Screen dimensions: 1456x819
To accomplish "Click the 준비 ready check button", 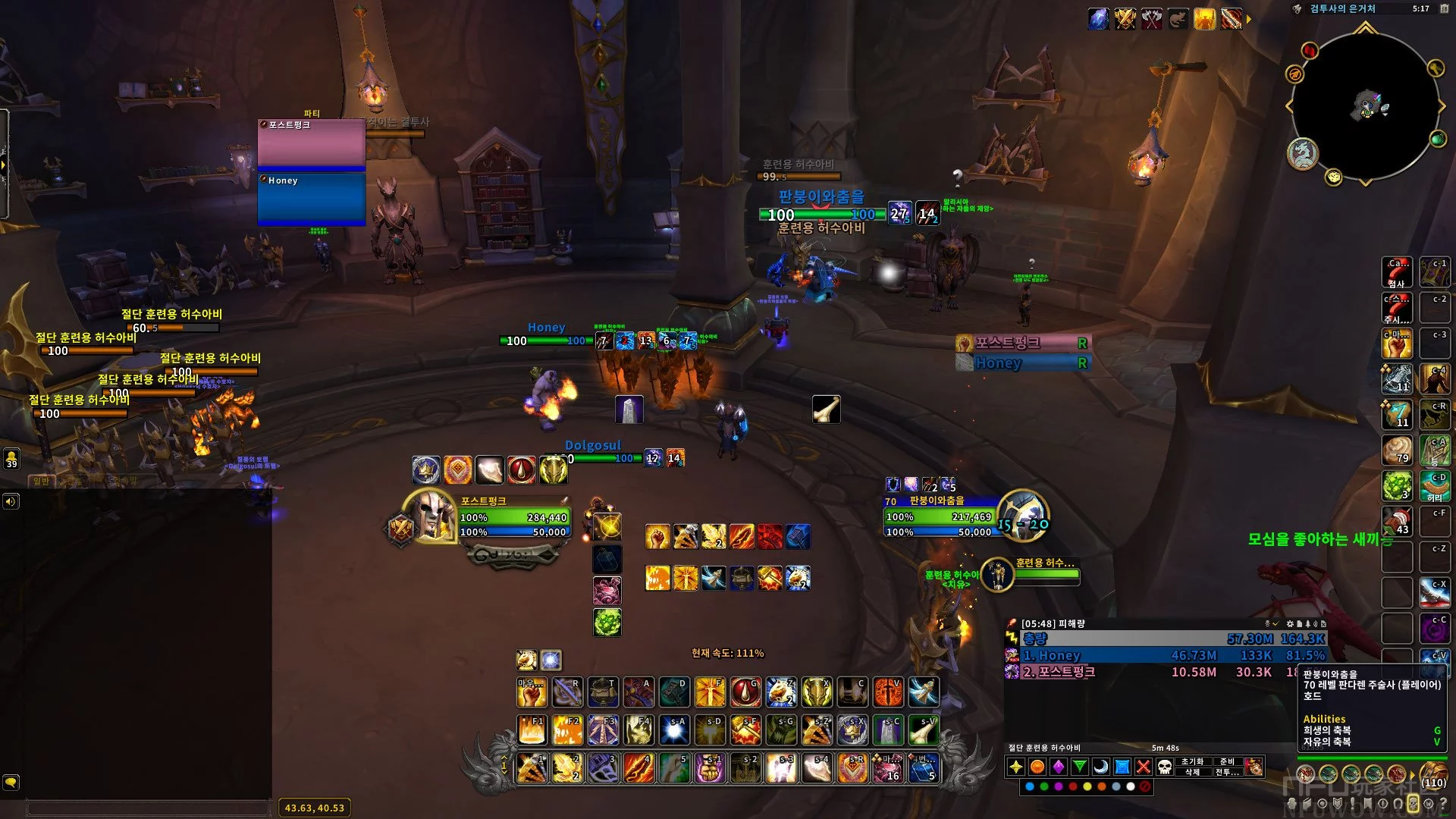I will [x=1227, y=761].
